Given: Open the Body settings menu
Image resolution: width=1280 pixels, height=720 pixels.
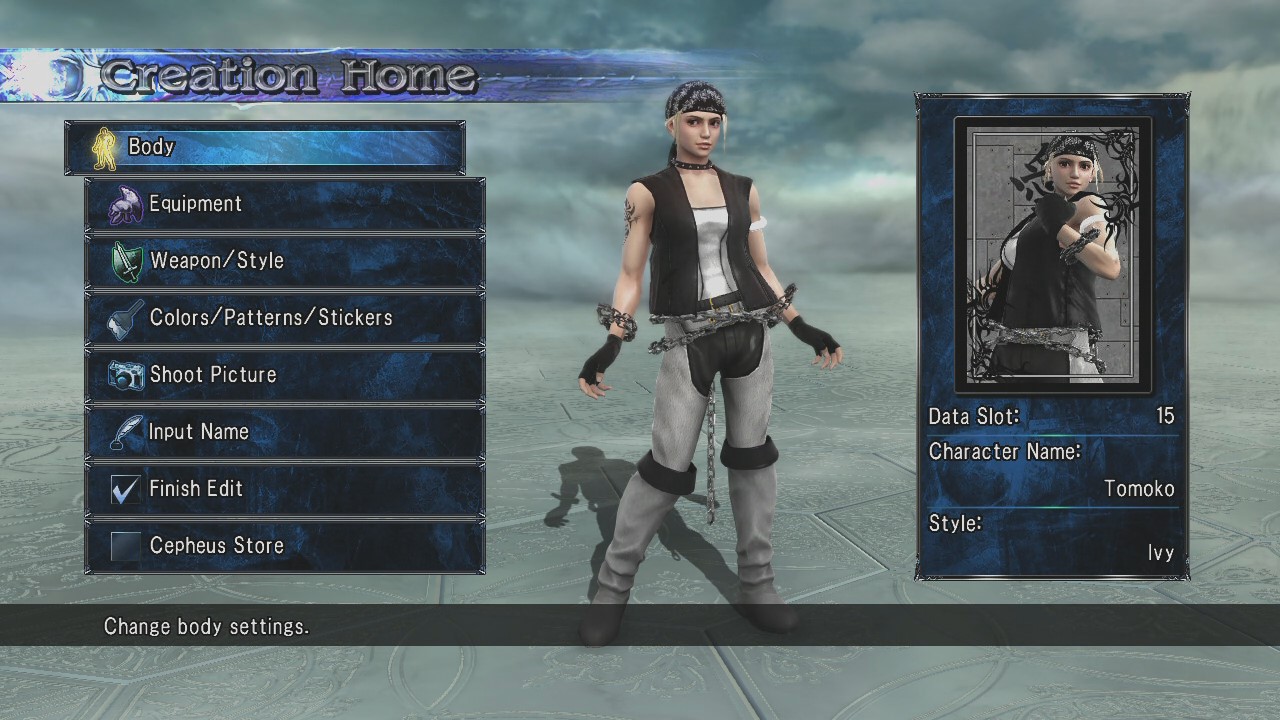Looking at the screenshot, I should [x=265, y=147].
